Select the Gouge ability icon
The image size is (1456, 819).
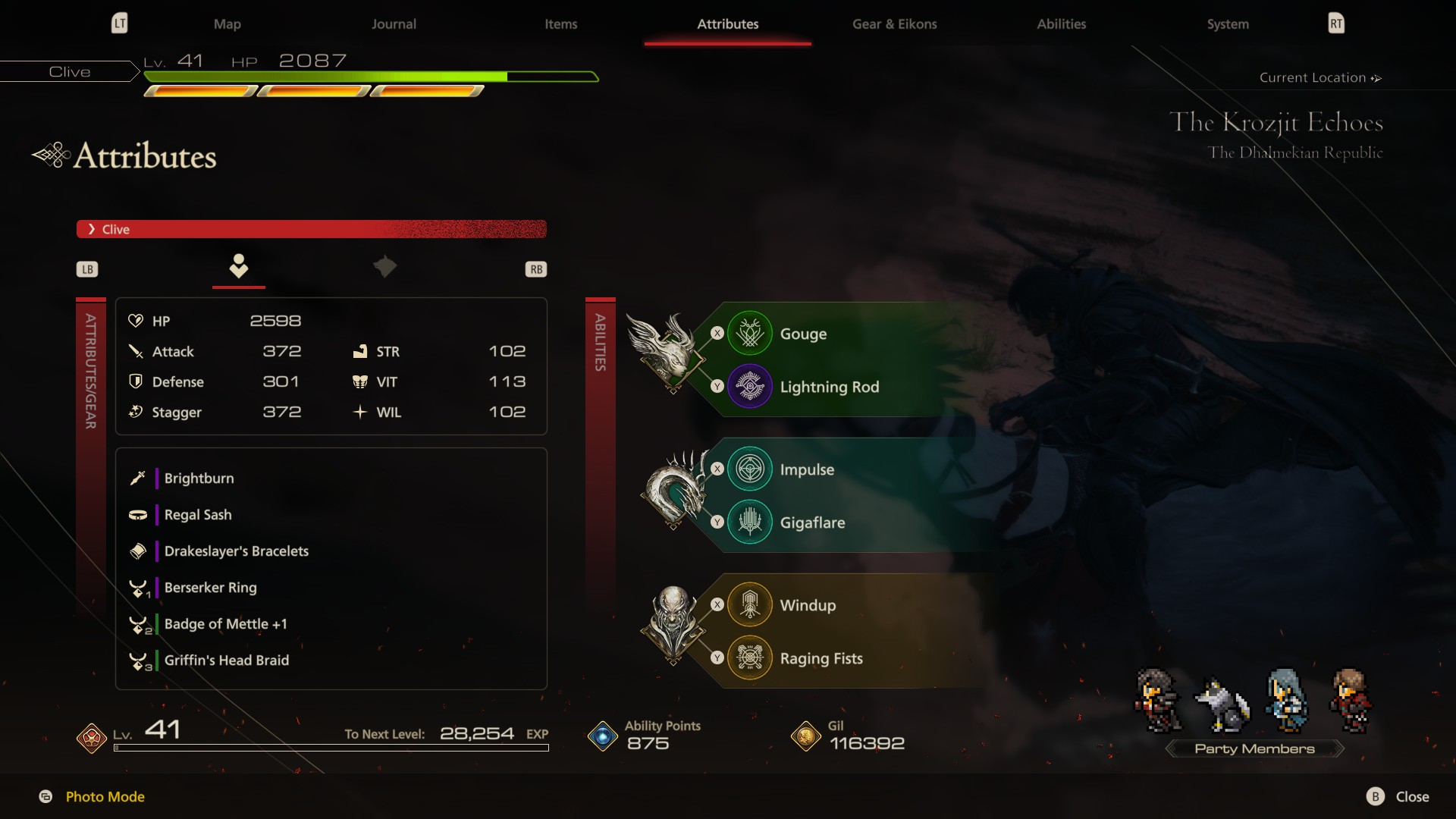(749, 334)
